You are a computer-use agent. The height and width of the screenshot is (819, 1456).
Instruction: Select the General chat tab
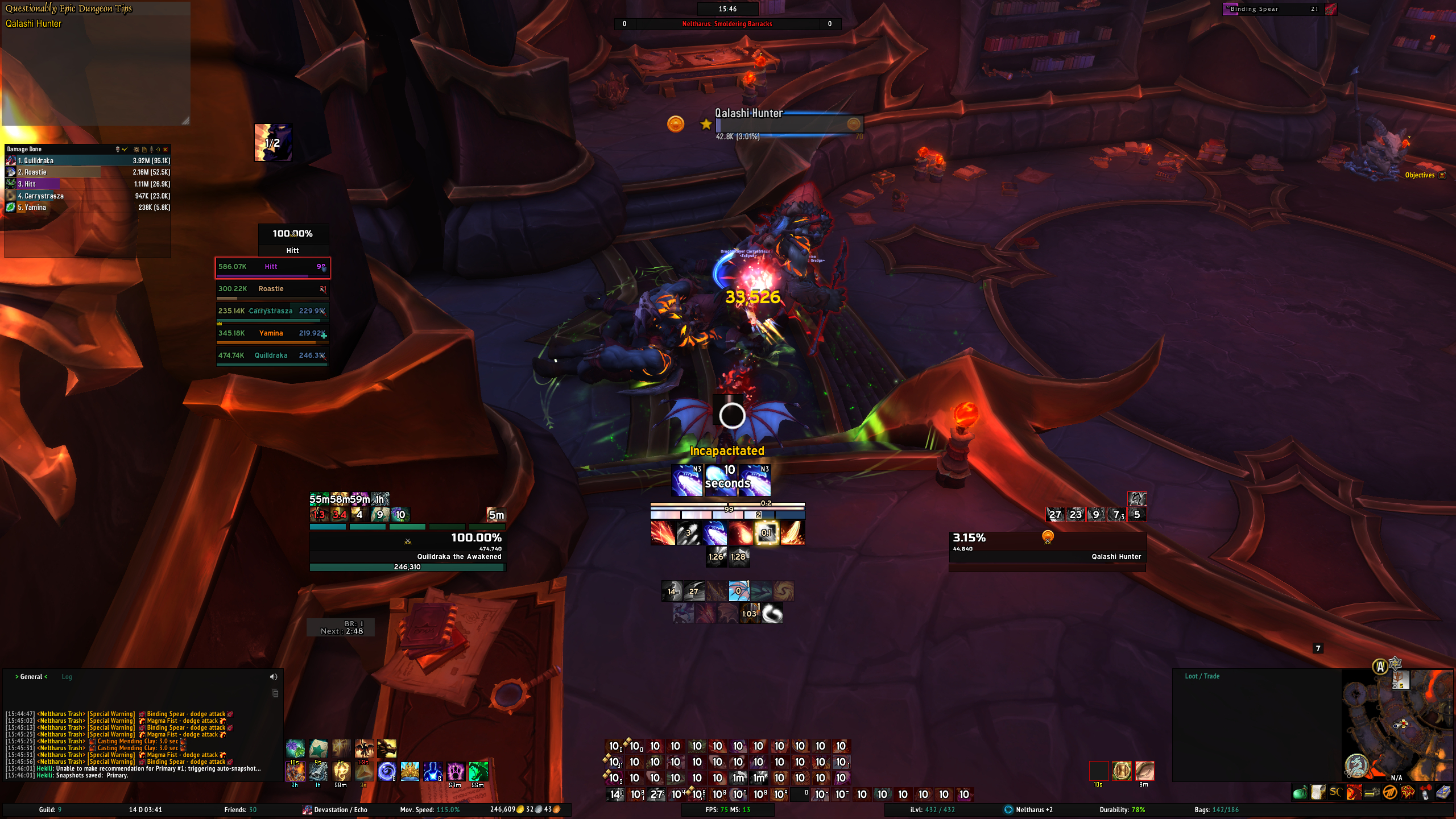(31, 677)
